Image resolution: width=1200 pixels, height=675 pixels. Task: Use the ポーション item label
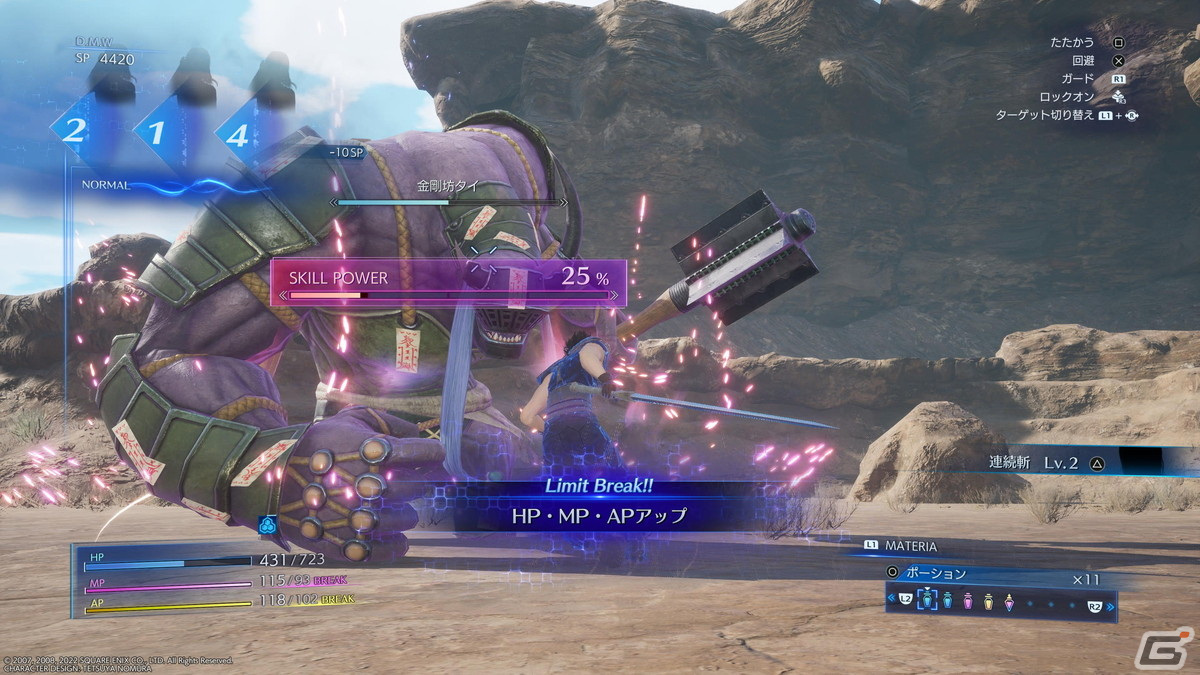[935, 574]
